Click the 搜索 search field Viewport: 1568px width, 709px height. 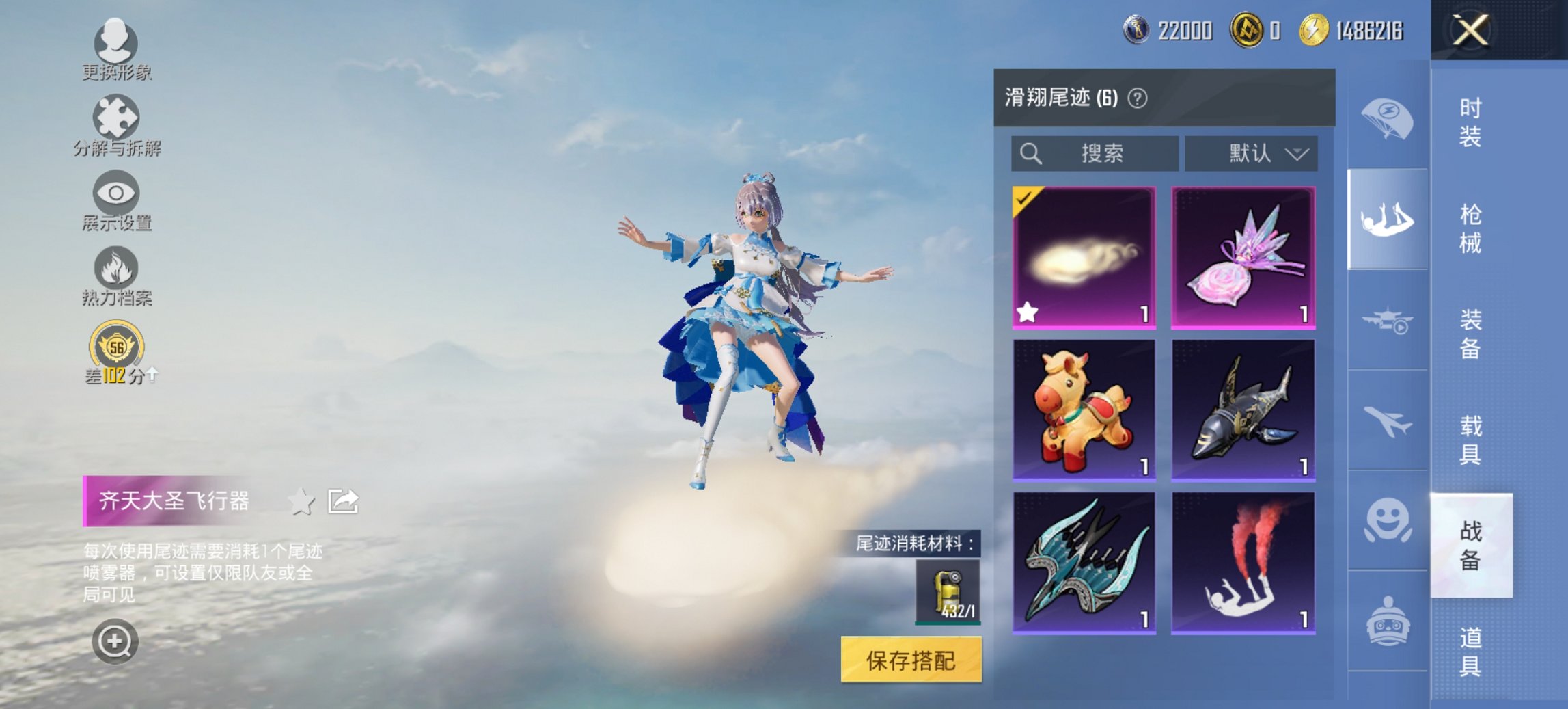[x=1093, y=153]
